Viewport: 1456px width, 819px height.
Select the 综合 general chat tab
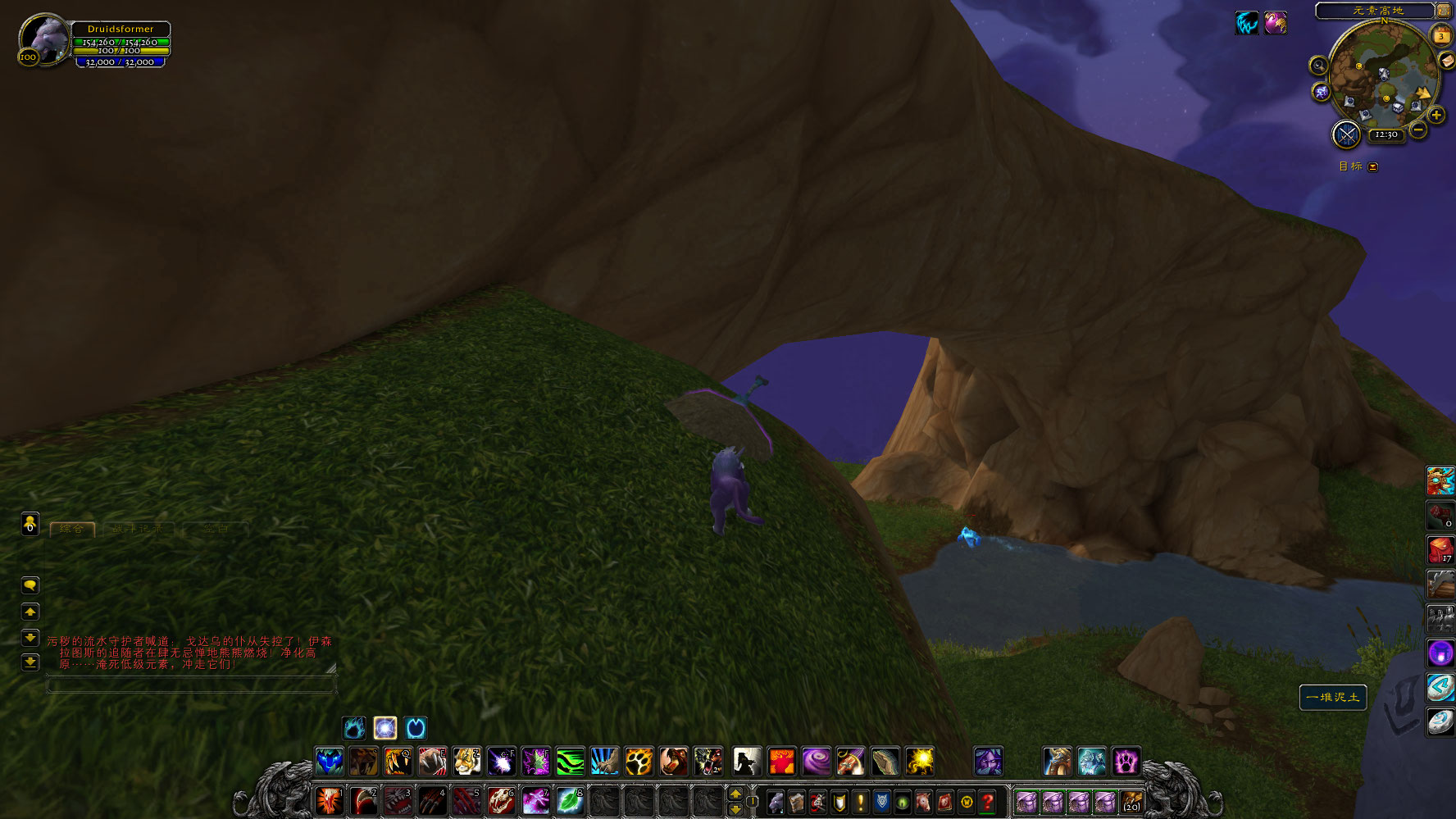[72, 530]
